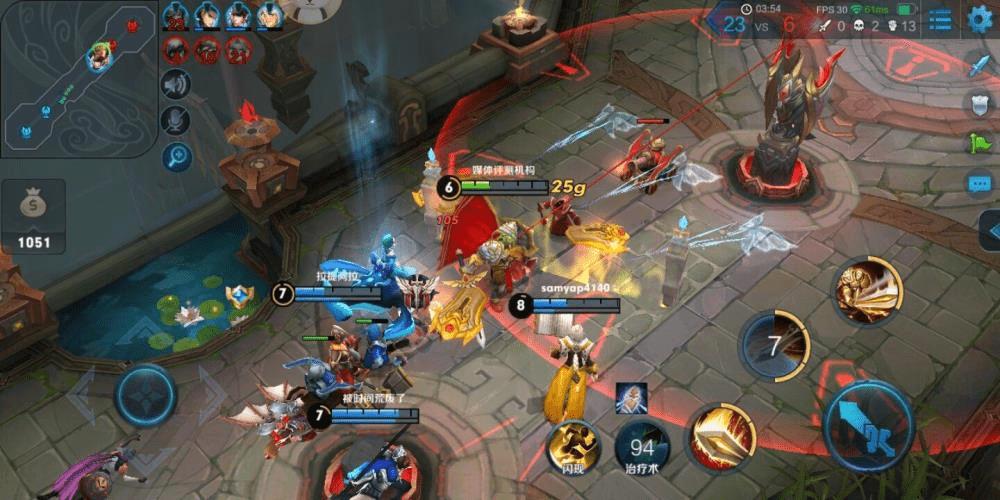Toggle the speaker sound button
Screen dimensions: 1000x500
(x=176, y=84)
